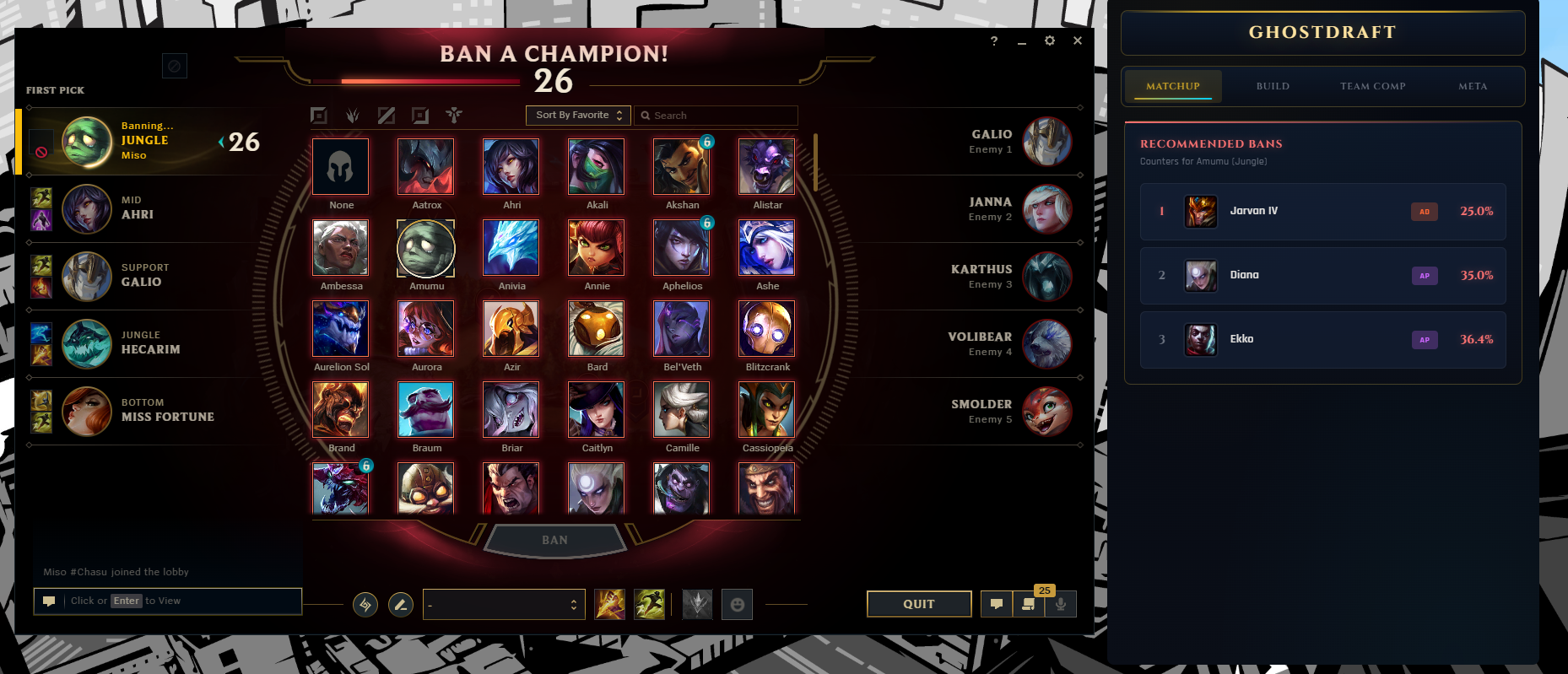
Task: Open the Sort By Favorite dropdown
Action: coord(577,115)
